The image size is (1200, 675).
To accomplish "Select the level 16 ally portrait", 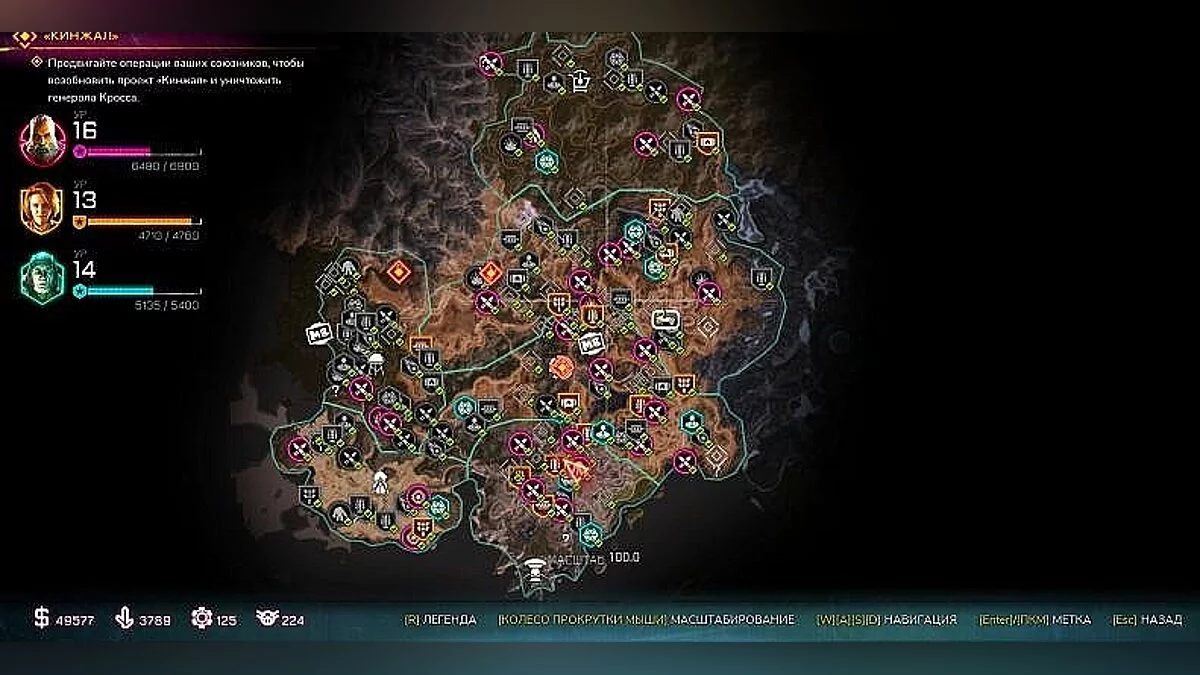I will coord(42,140).
